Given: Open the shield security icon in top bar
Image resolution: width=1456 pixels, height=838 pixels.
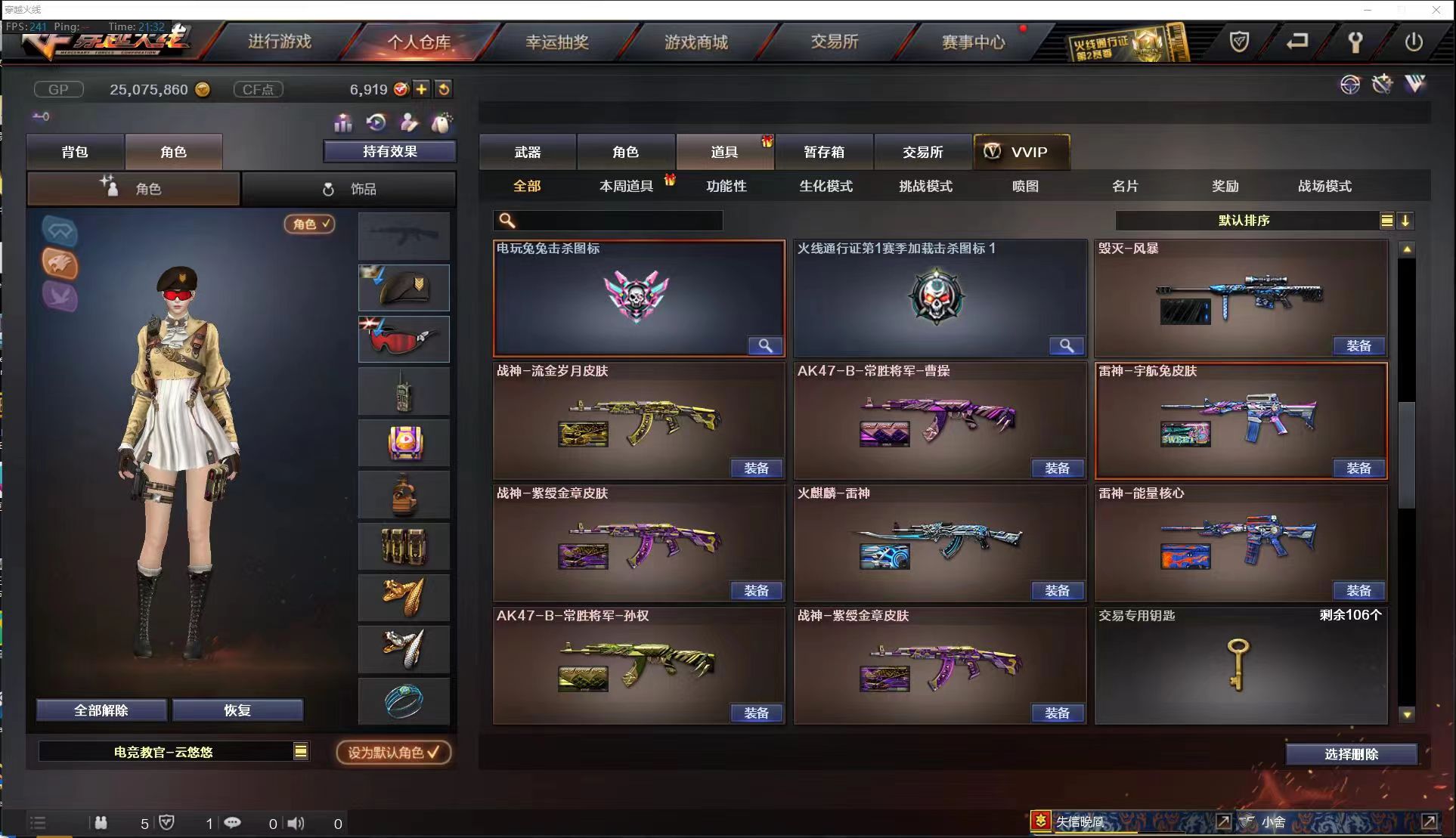Looking at the screenshot, I should click(x=1241, y=43).
